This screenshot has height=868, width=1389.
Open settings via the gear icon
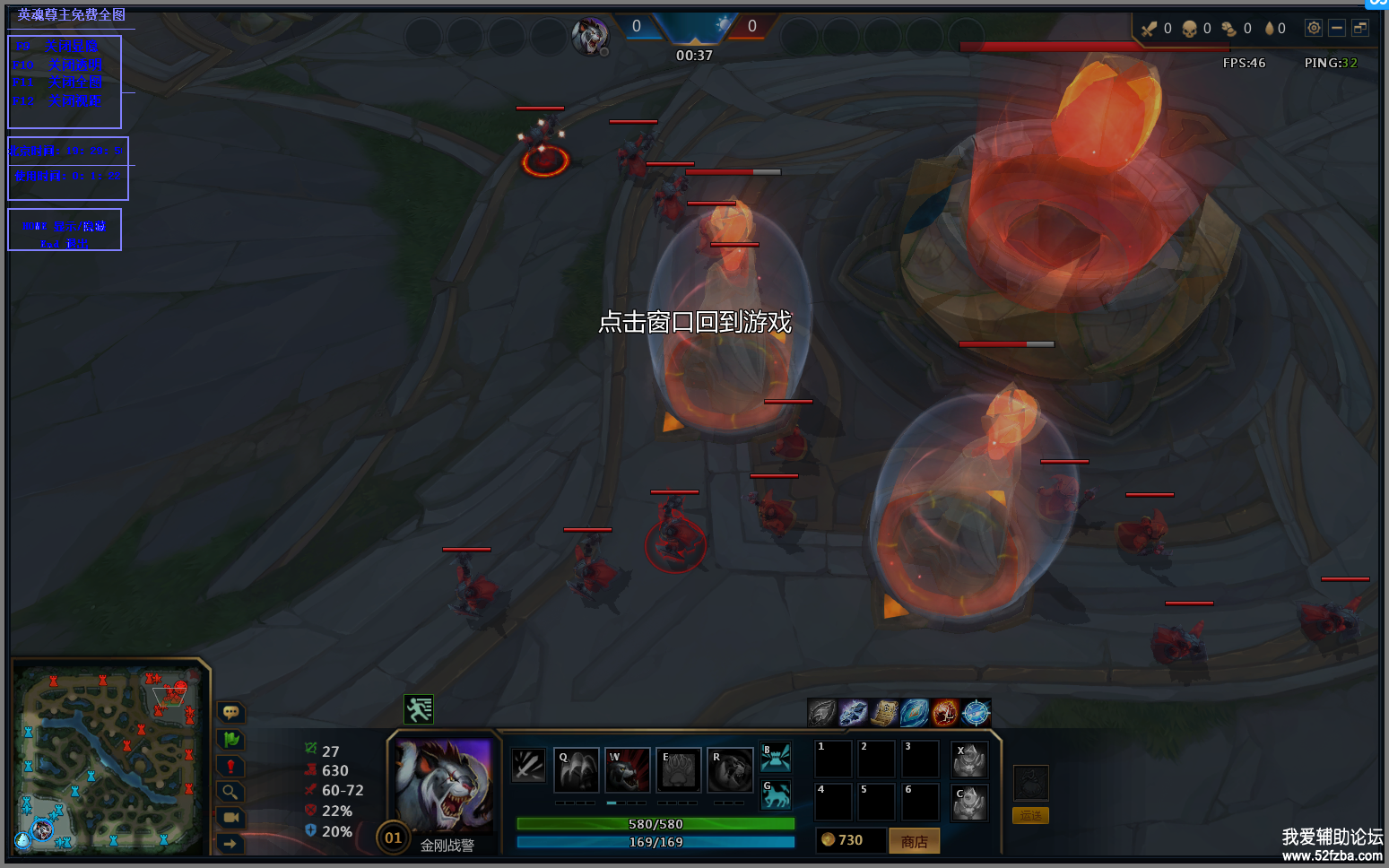(1313, 28)
